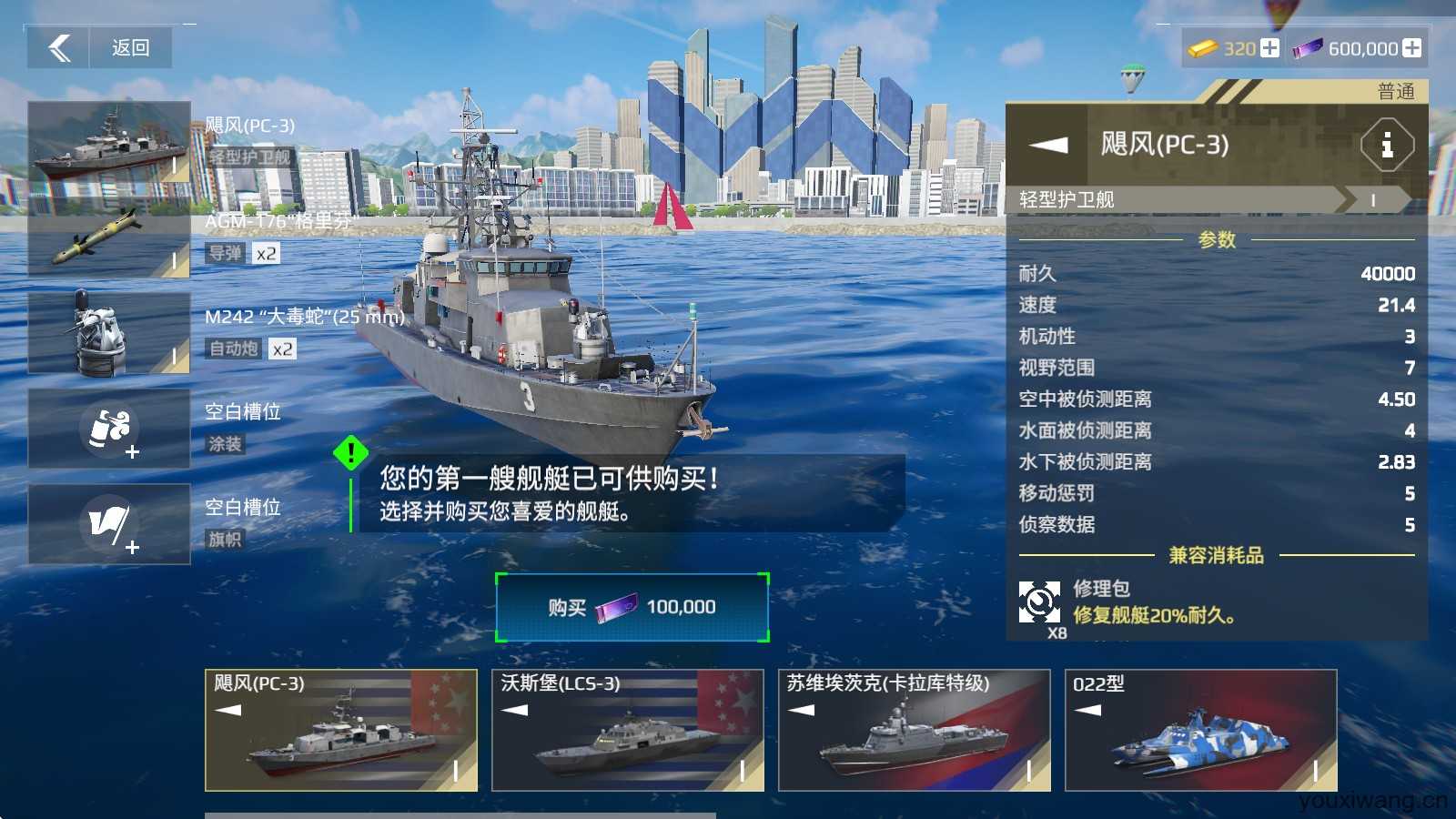Viewport: 1456px width, 819px height.
Task: Add more purple currency with plus button
Action: tap(1411, 48)
